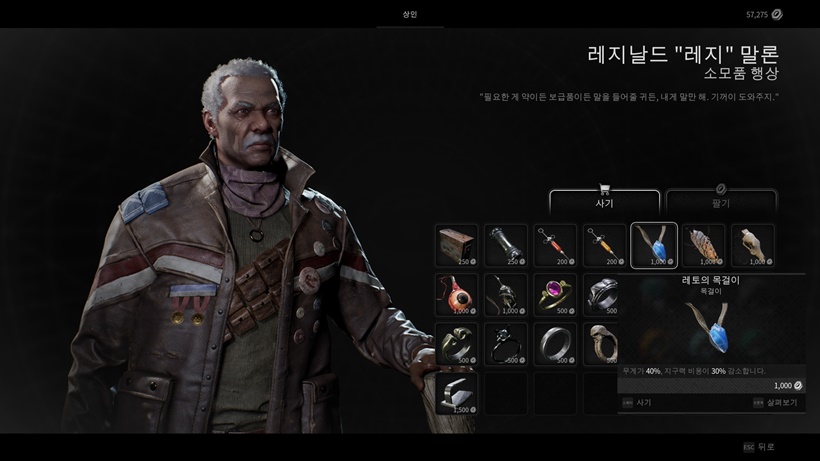Select the plain silver band ring
Screen dimensions: 820x461
tap(555, 344)
